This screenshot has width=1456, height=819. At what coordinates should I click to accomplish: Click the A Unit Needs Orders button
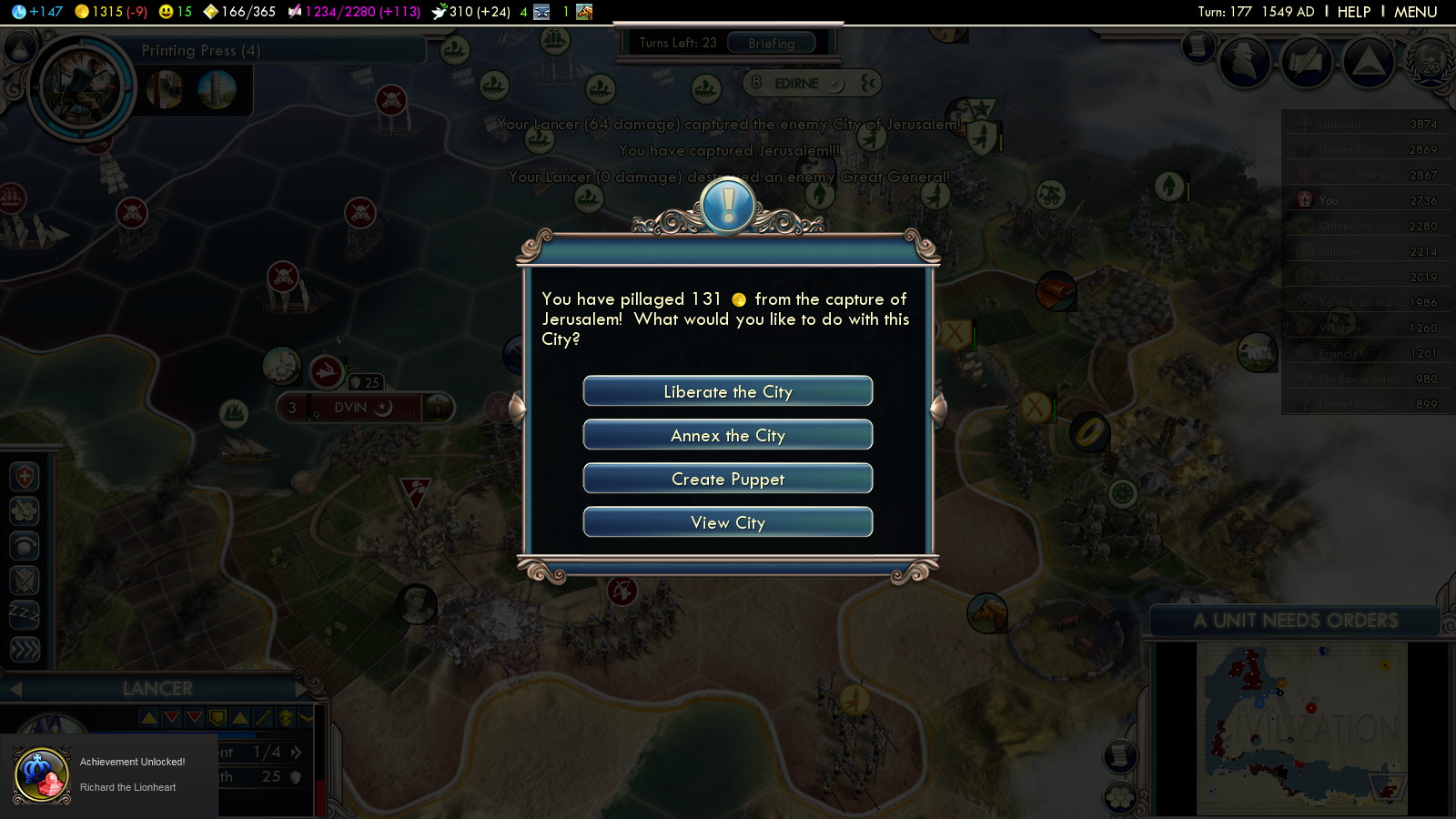coord(1295,621)
